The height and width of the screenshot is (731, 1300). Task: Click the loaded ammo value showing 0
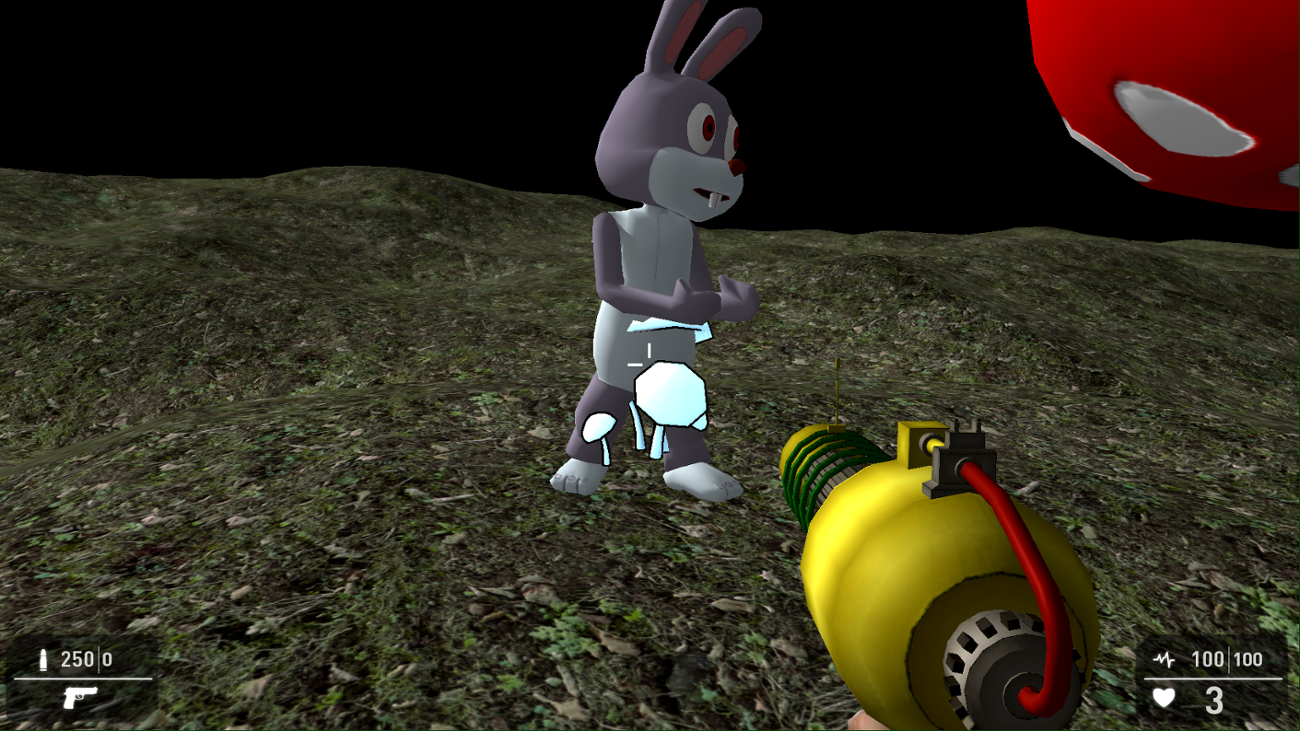point(108,659)
